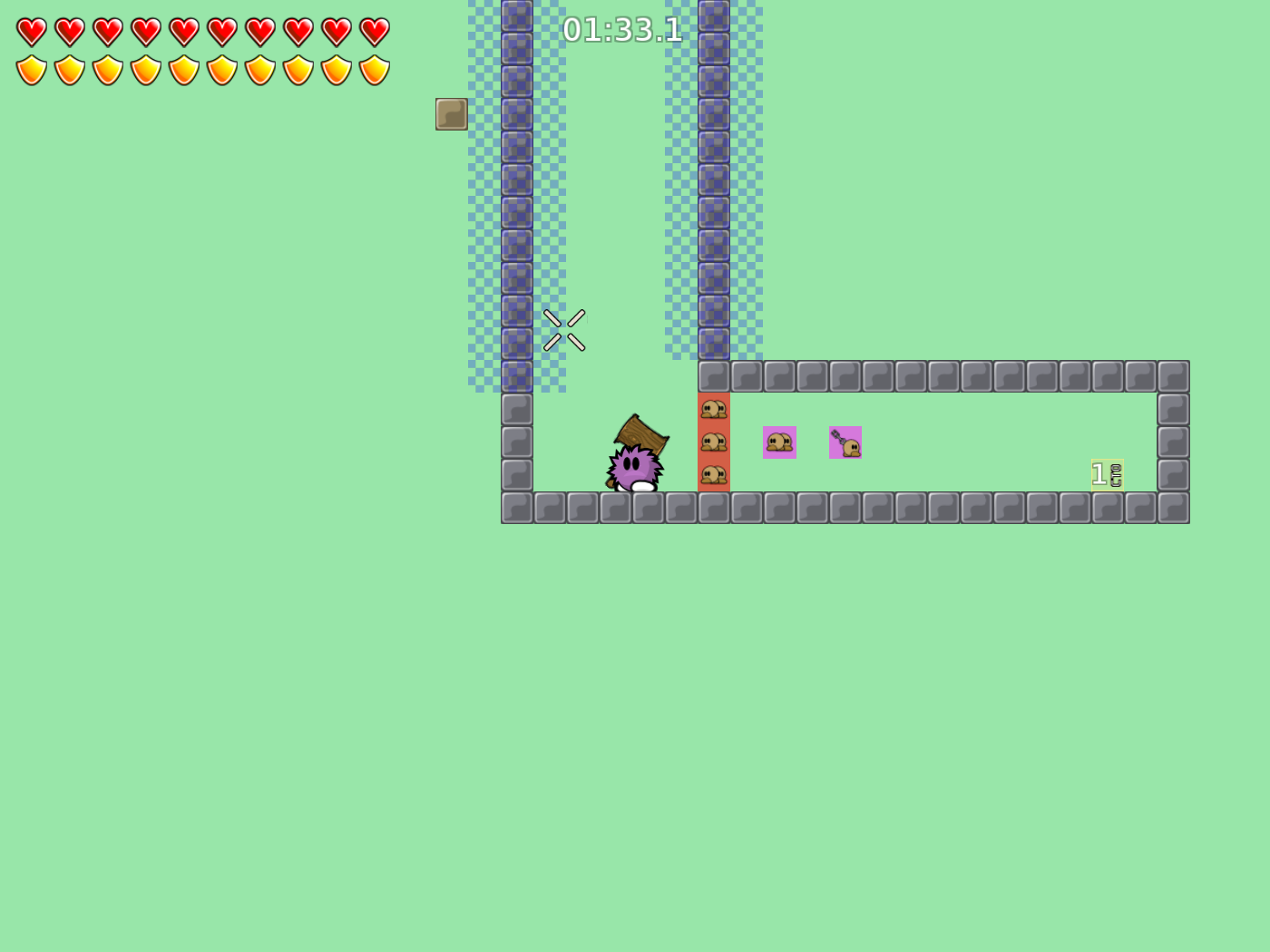Click the middle grub enemy on the red column

coord(716,442)
